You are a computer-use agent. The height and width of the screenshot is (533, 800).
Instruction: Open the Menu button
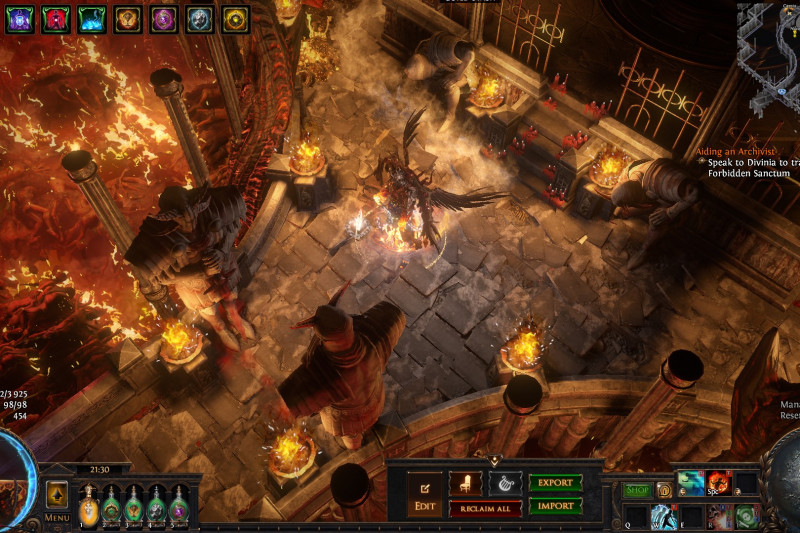pos(57,518)
